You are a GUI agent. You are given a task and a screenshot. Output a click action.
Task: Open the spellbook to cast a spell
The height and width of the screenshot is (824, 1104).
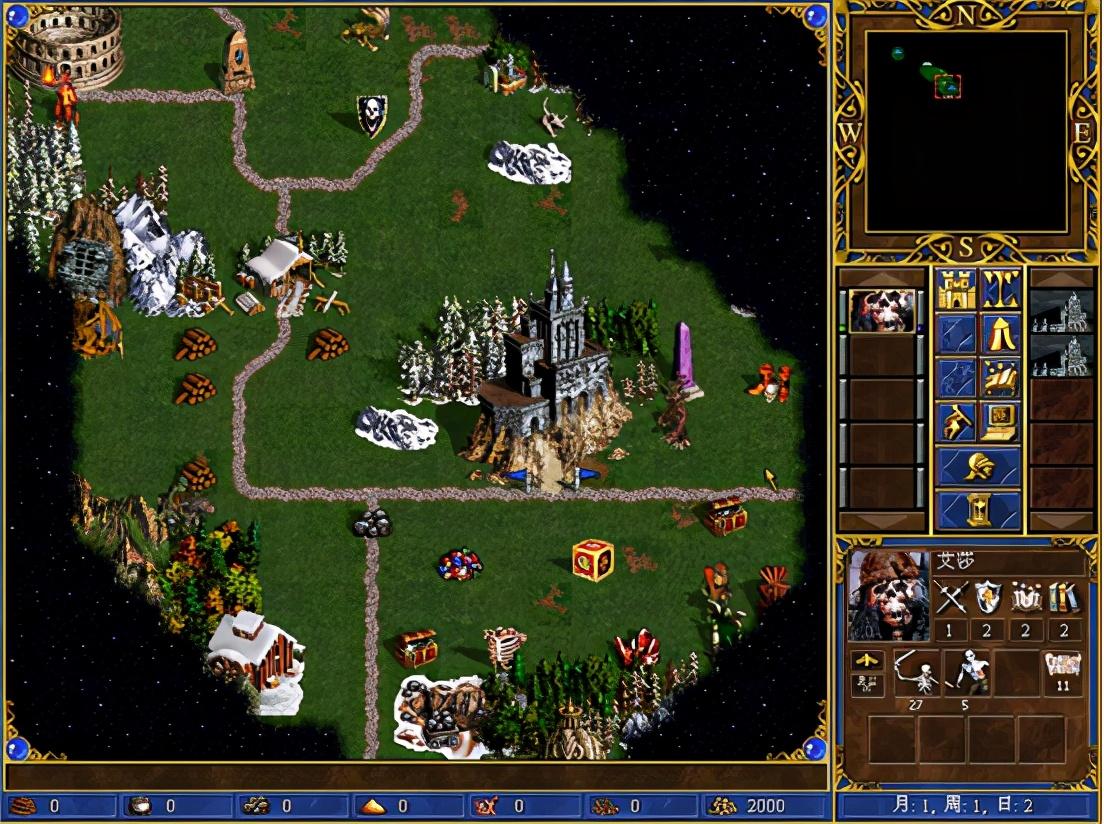1000,377
